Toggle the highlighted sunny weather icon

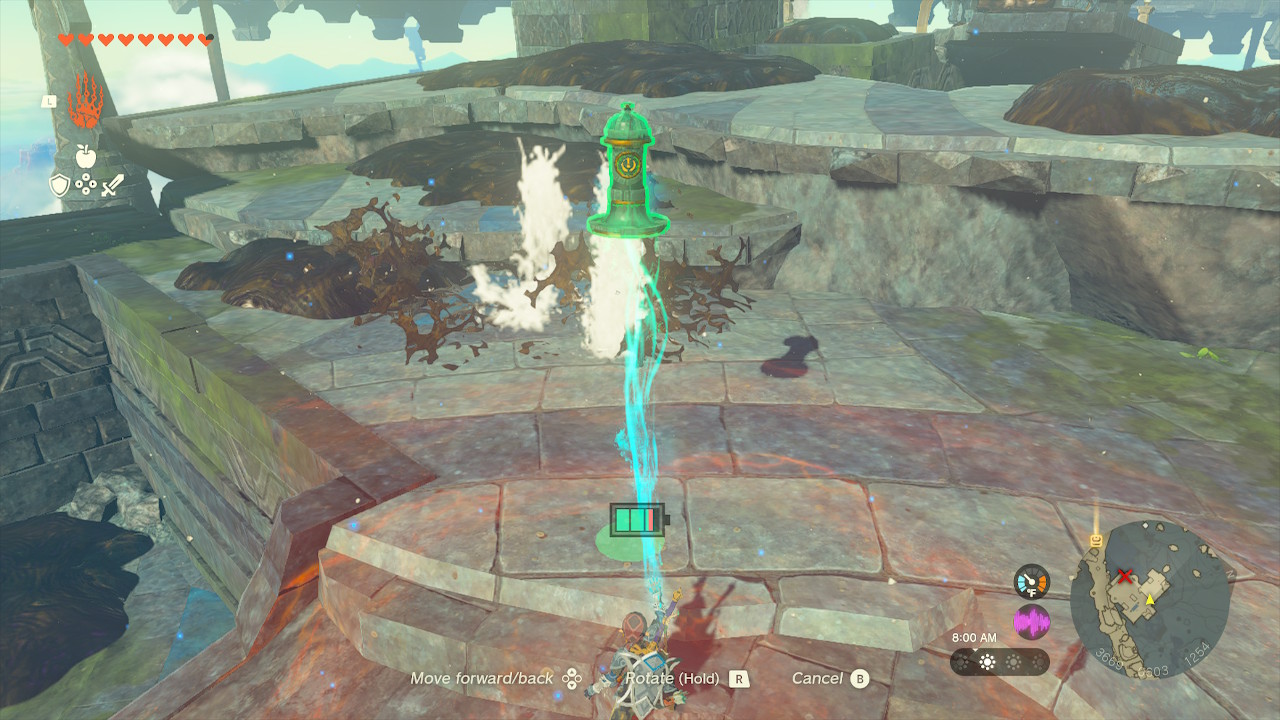coord(987,661)
